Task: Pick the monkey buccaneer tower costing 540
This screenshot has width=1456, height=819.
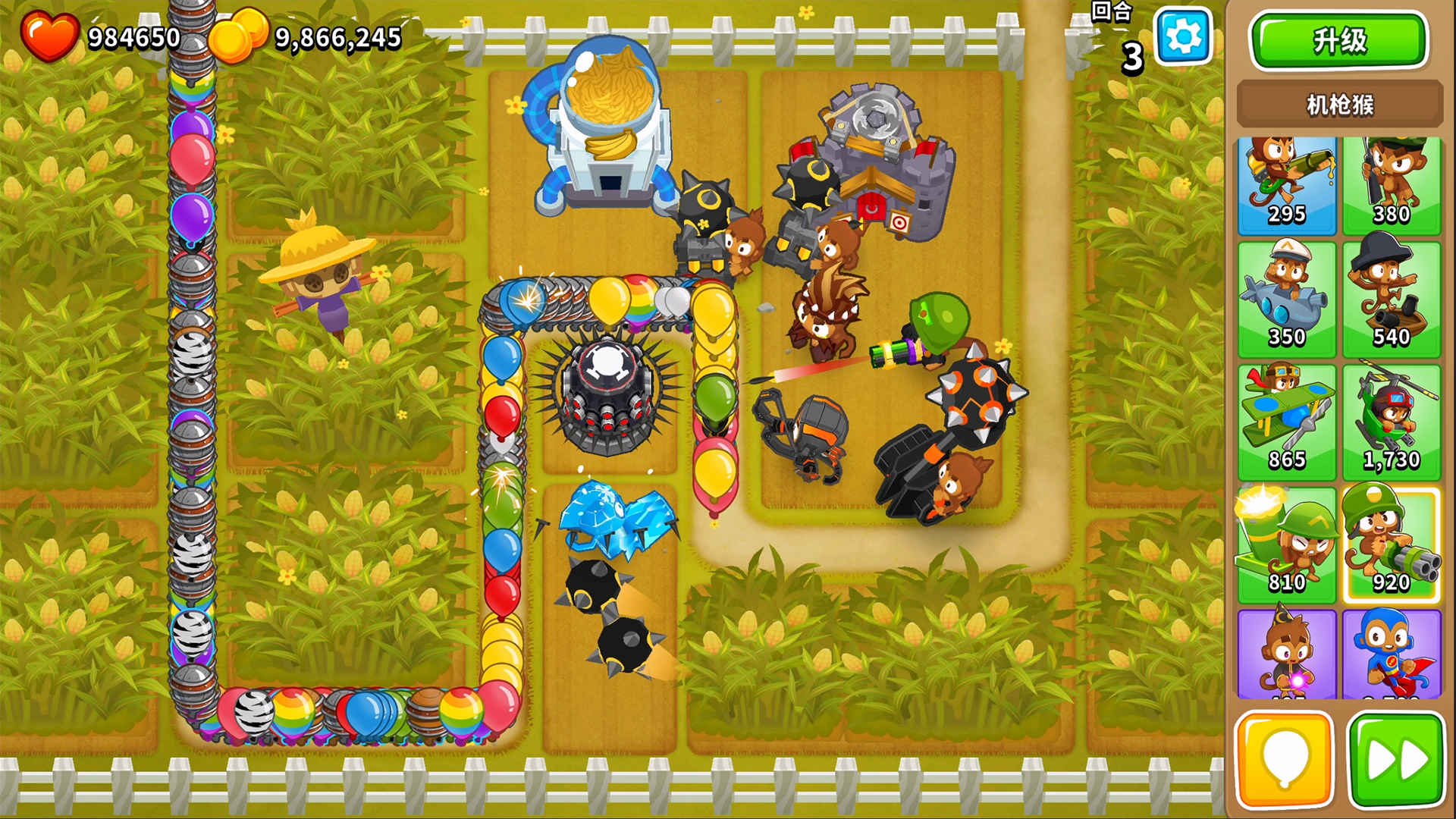Action: (1391, 300)
